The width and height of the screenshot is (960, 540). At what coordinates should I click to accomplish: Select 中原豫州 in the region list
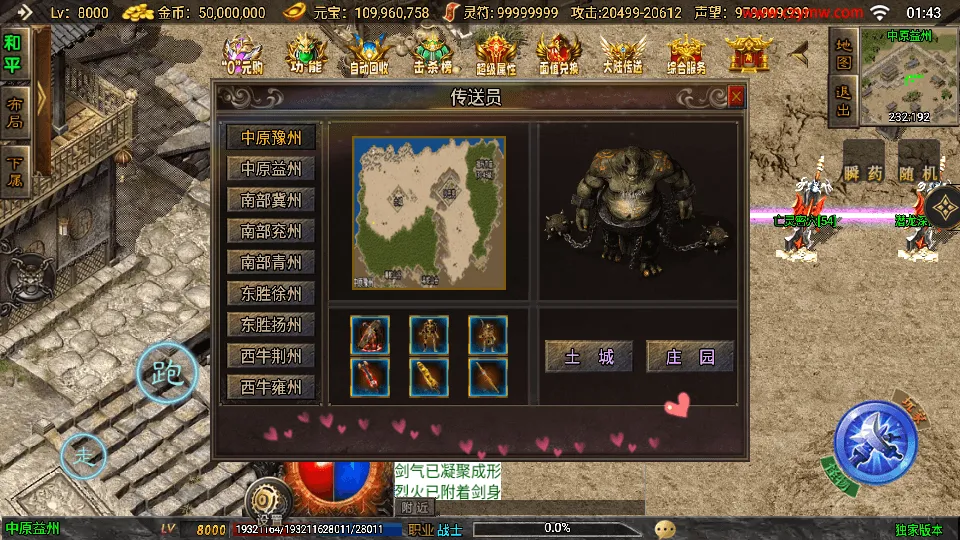[271, 137]
